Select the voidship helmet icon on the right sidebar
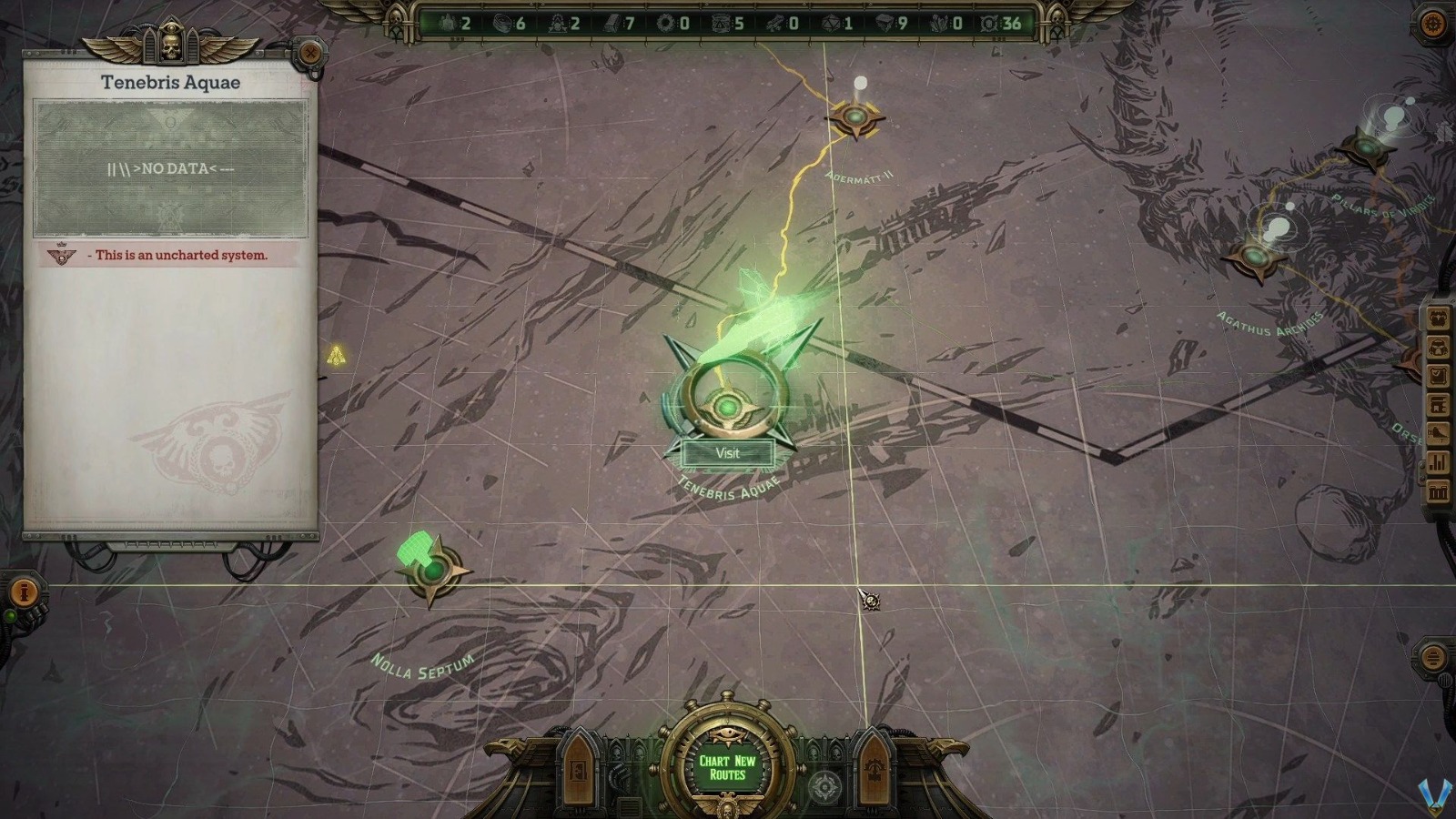 (1440, 346)
